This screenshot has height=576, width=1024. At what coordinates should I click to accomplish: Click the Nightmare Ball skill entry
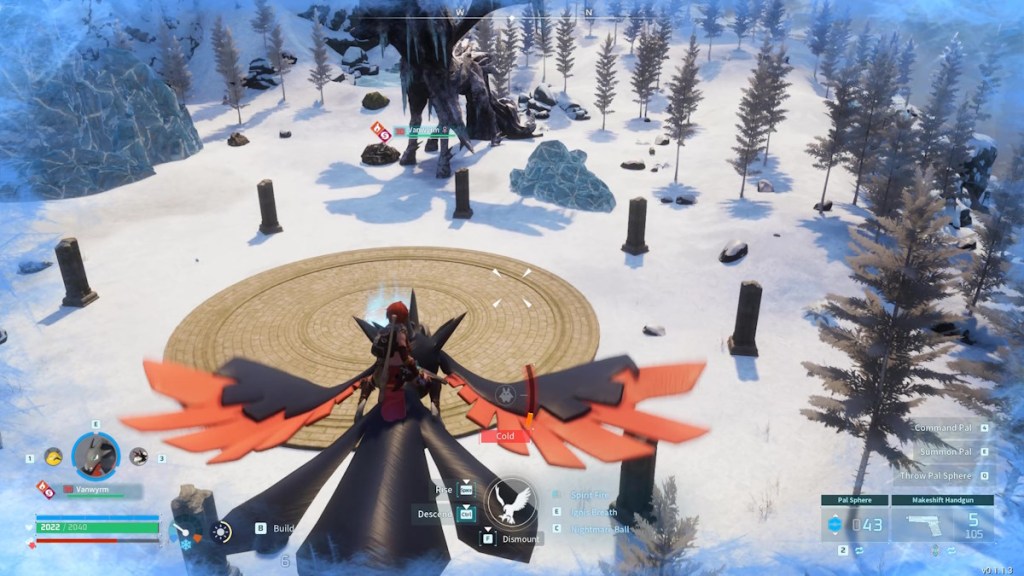[x=600, y=529]
